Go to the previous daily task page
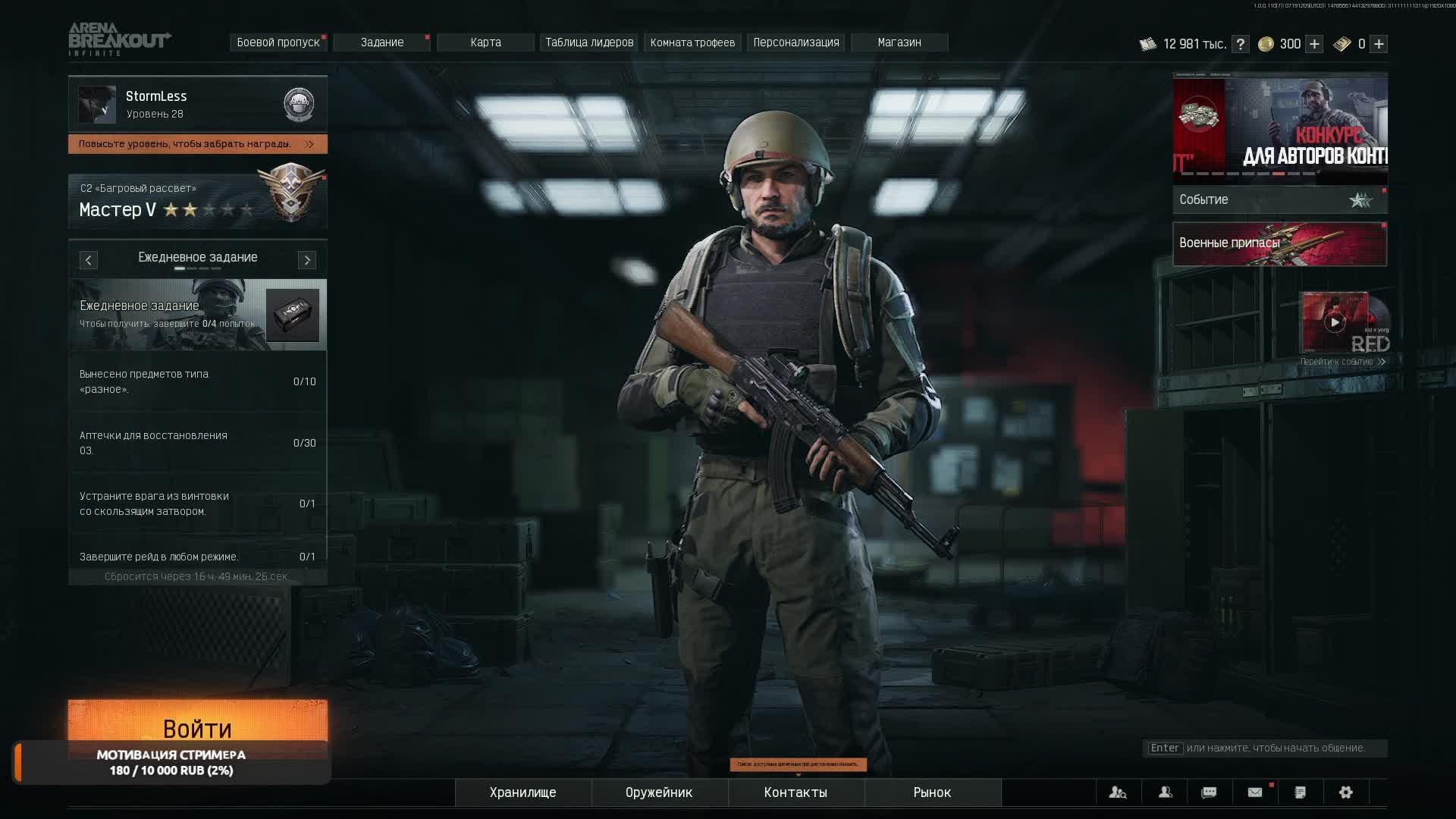Screen dimensions: 1456x819 89,260
